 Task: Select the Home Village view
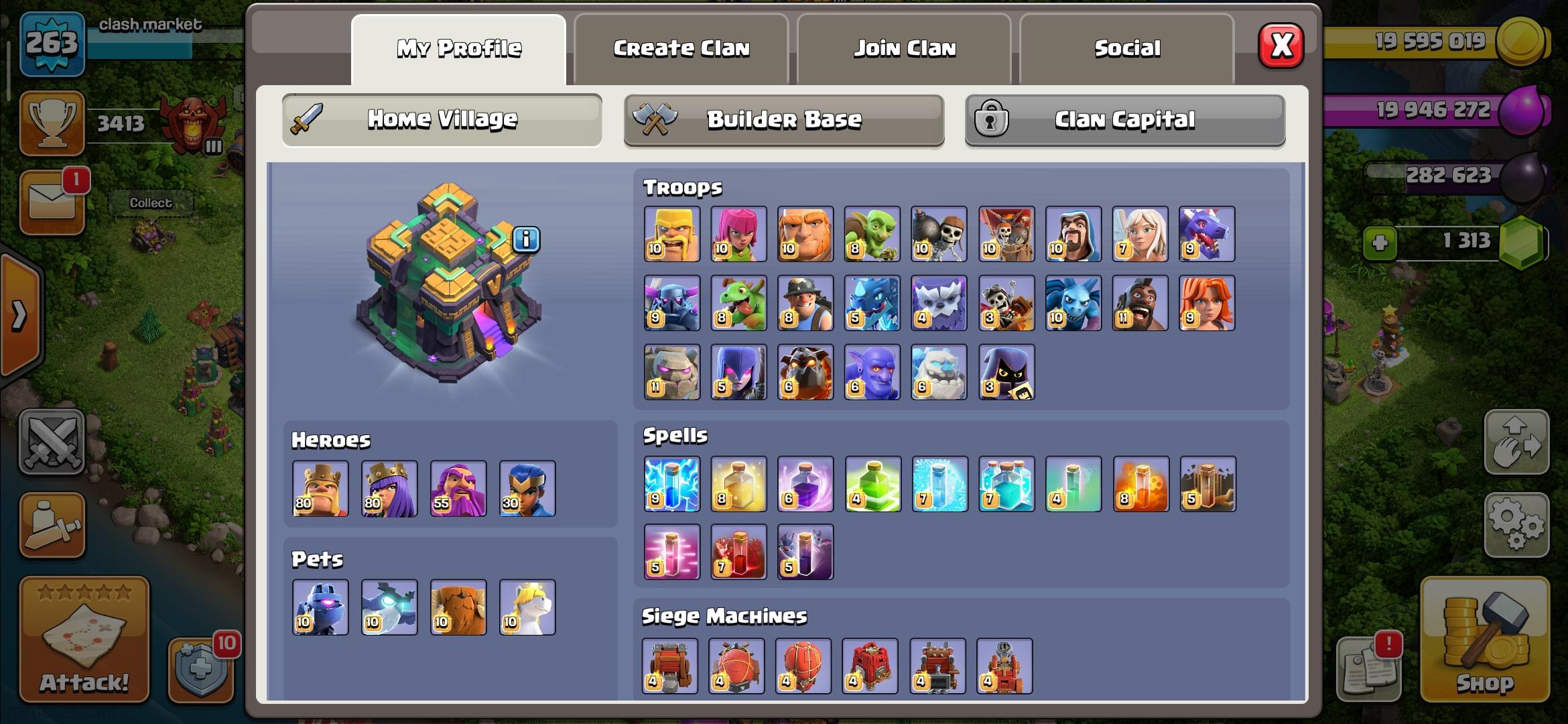coord(442,120)
